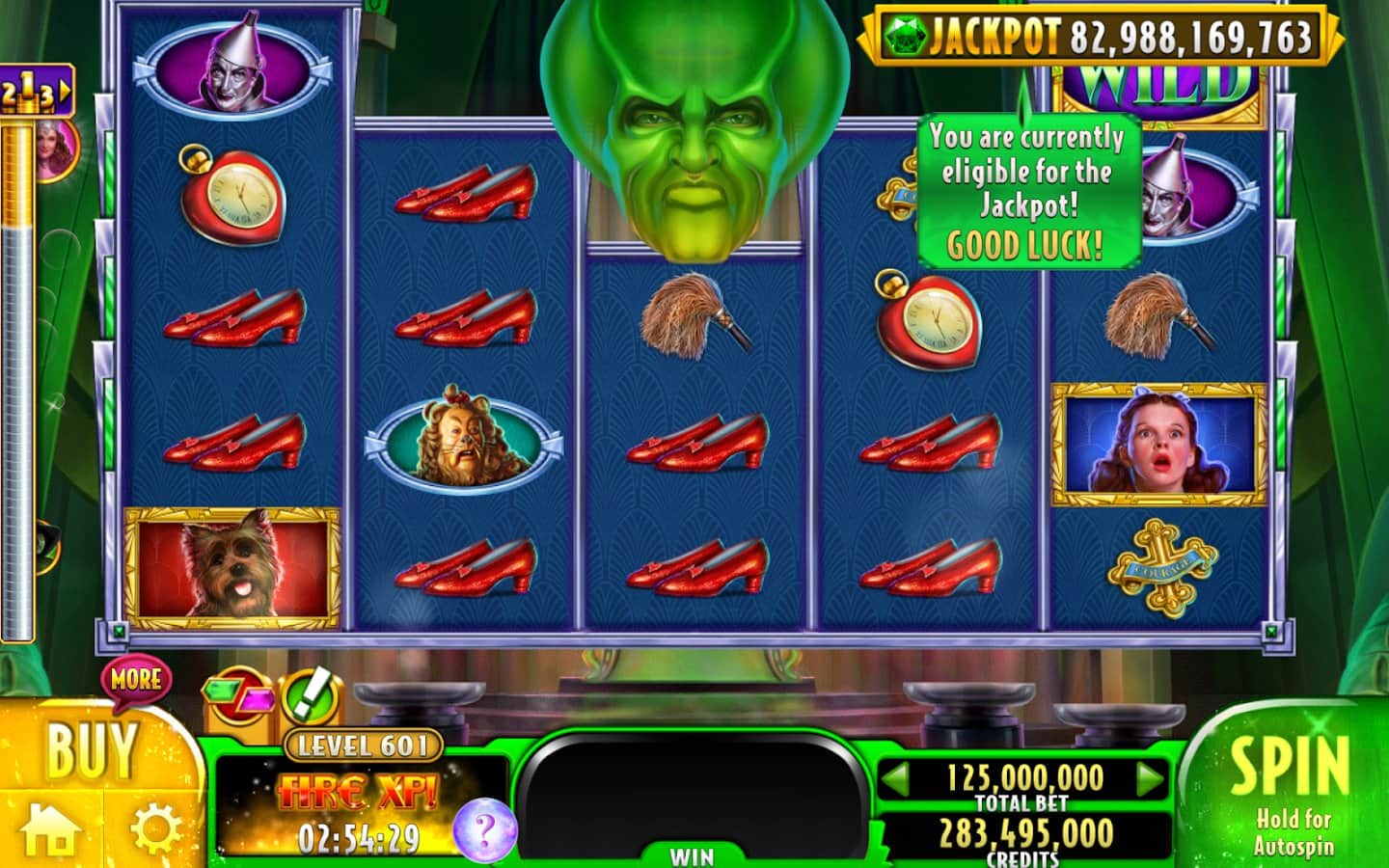This screenshot has width=1389, height=868.
Task: Click the purple question mark orb
Action: point(484,827)
